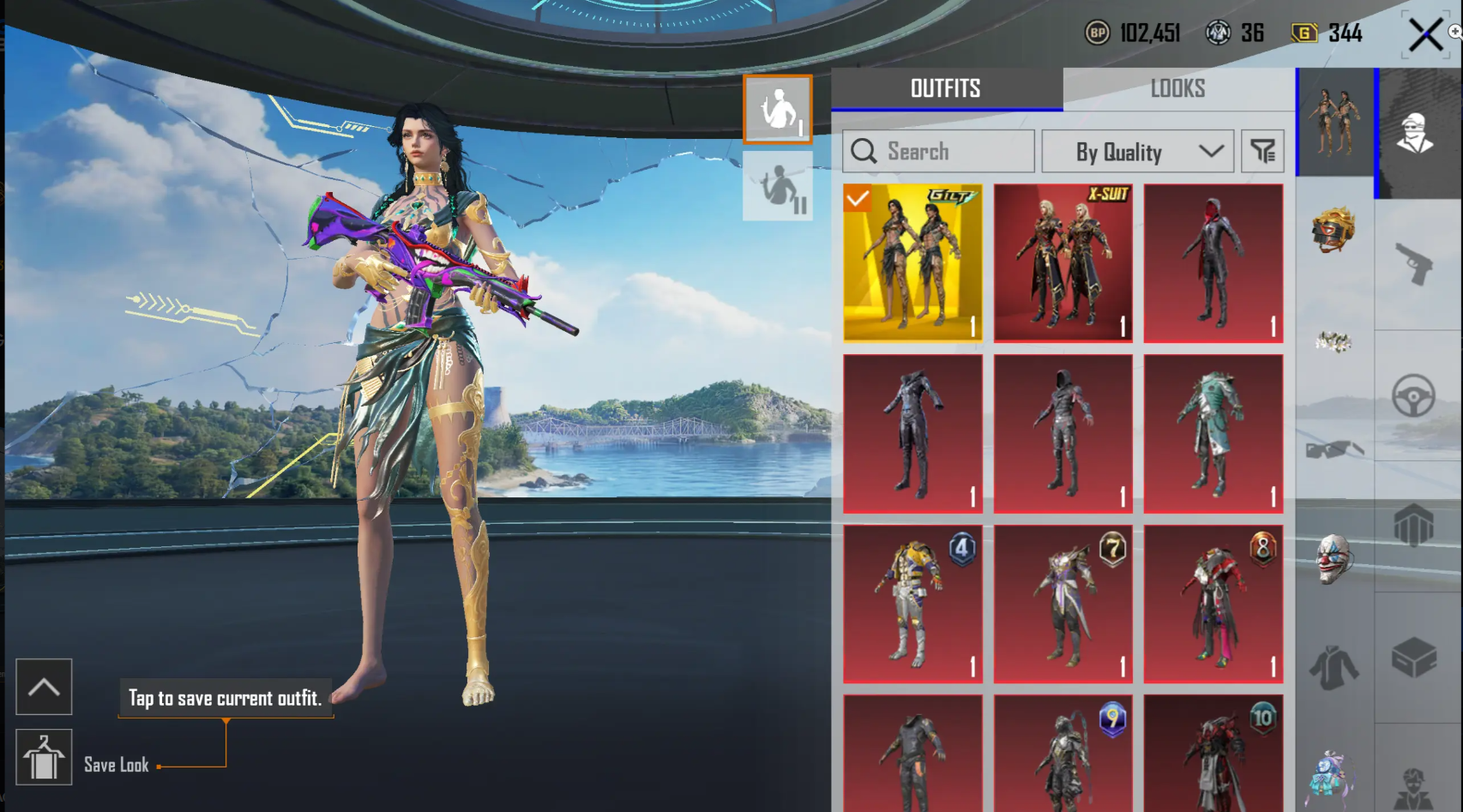Switch to the OUTFITS tab
The image size is (1463, 812).
coord(944,88)
